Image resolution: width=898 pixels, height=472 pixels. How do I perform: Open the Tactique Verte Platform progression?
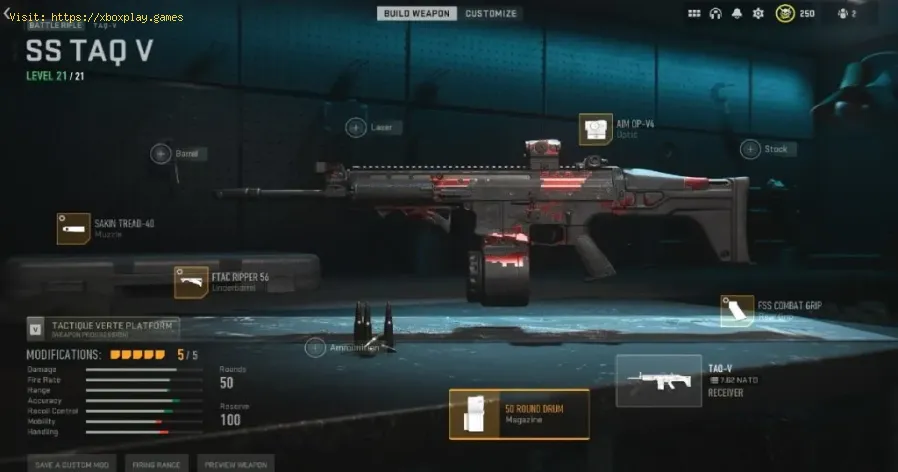103,327
